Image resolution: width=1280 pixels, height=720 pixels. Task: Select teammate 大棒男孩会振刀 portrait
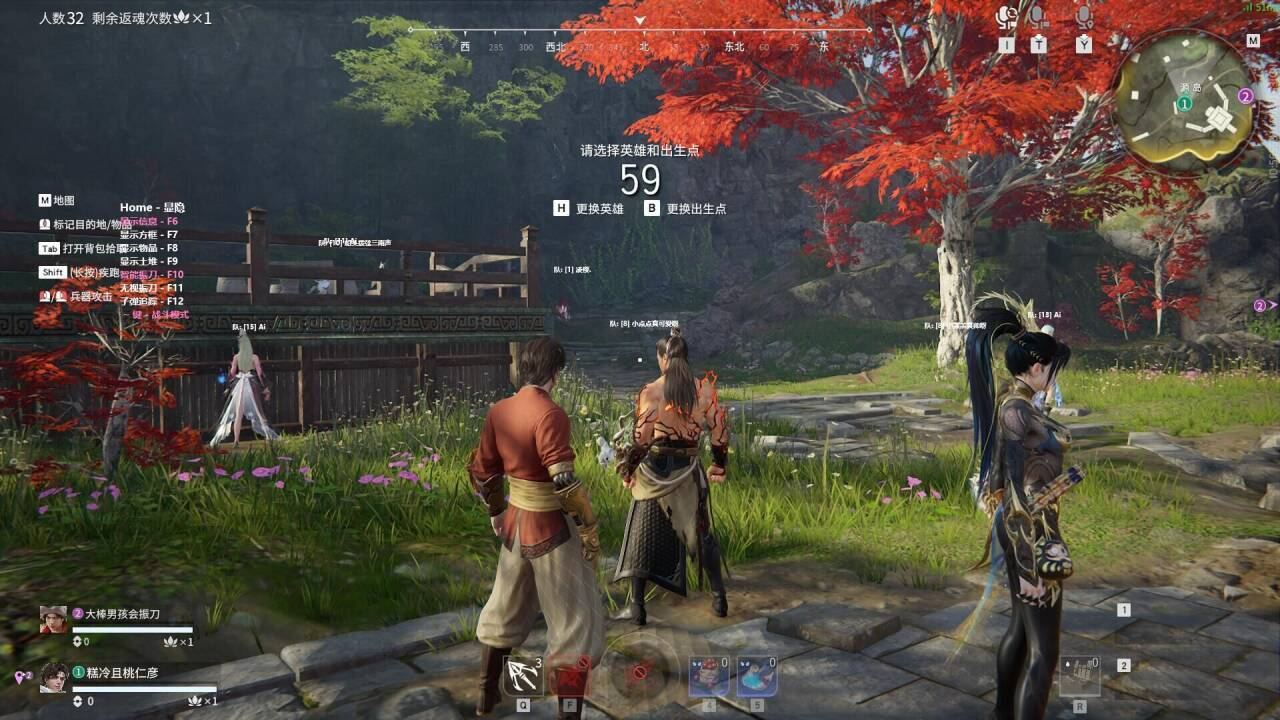point(53,619)
